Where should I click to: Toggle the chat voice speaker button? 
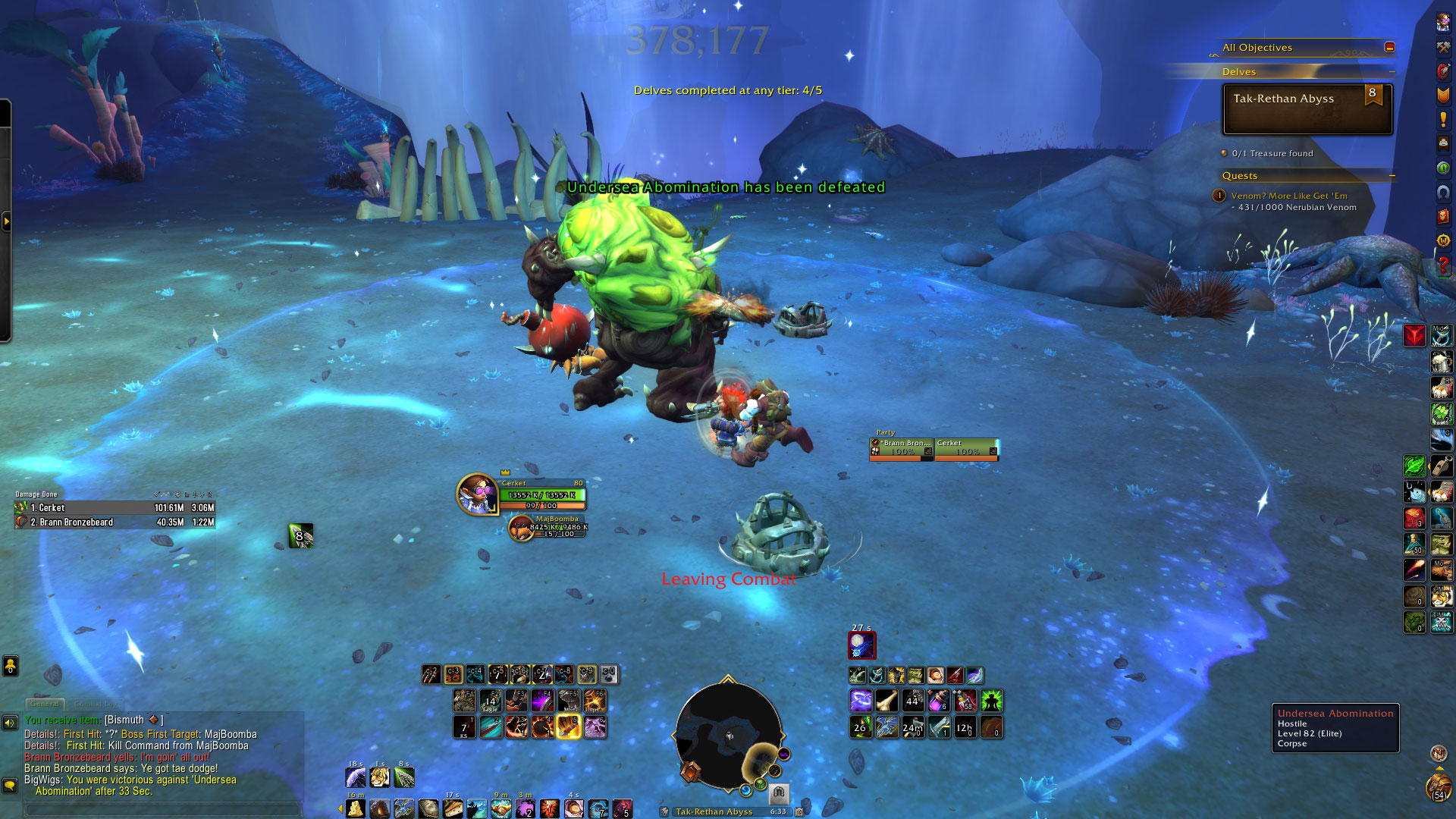(10, 723)
